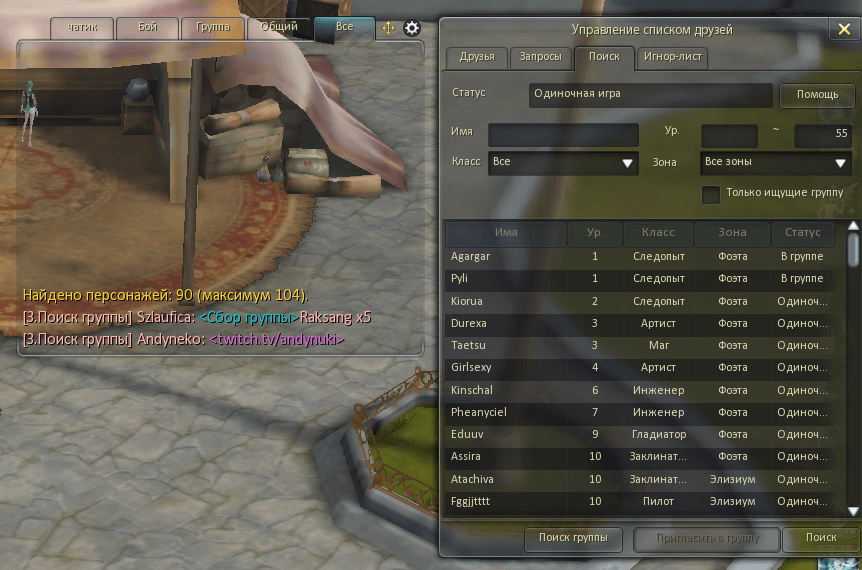Screen dimensions: 862x570
Task: Click the twitch.tv/andynuki link in chat
Action: (x=277, y=340)
